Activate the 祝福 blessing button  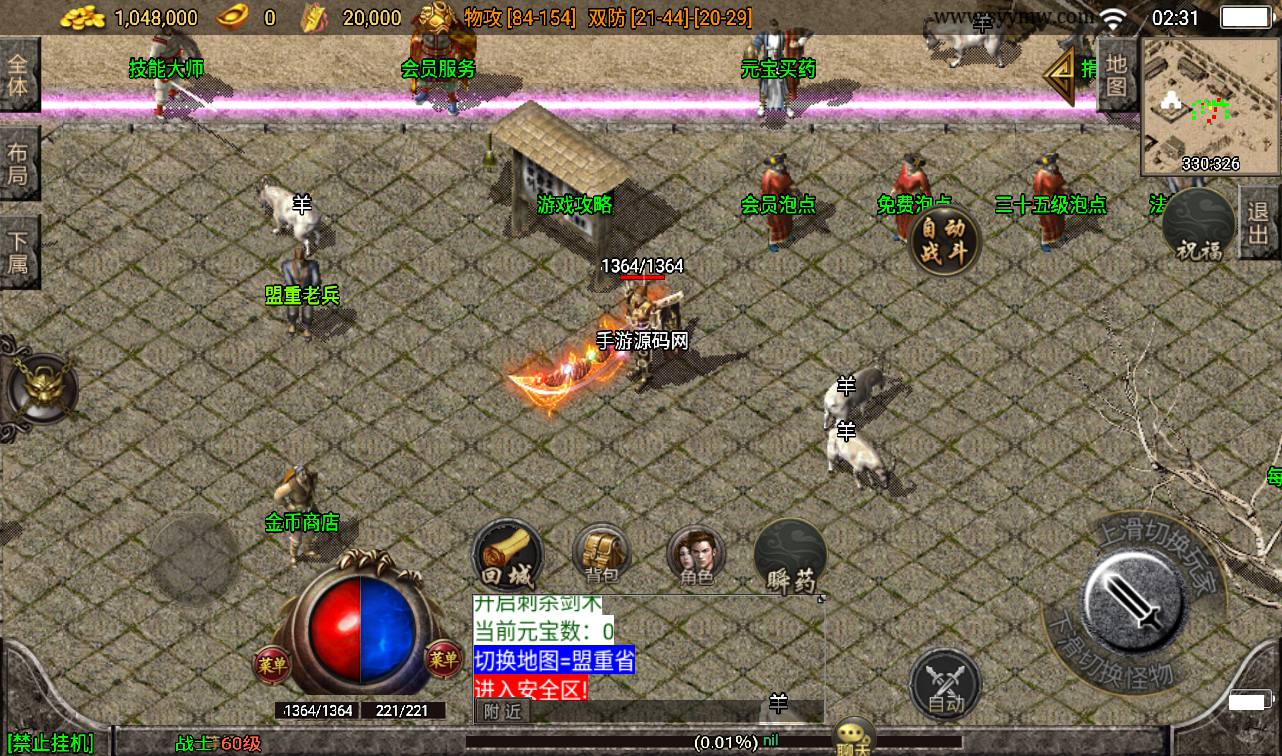tap(1199, 226)
